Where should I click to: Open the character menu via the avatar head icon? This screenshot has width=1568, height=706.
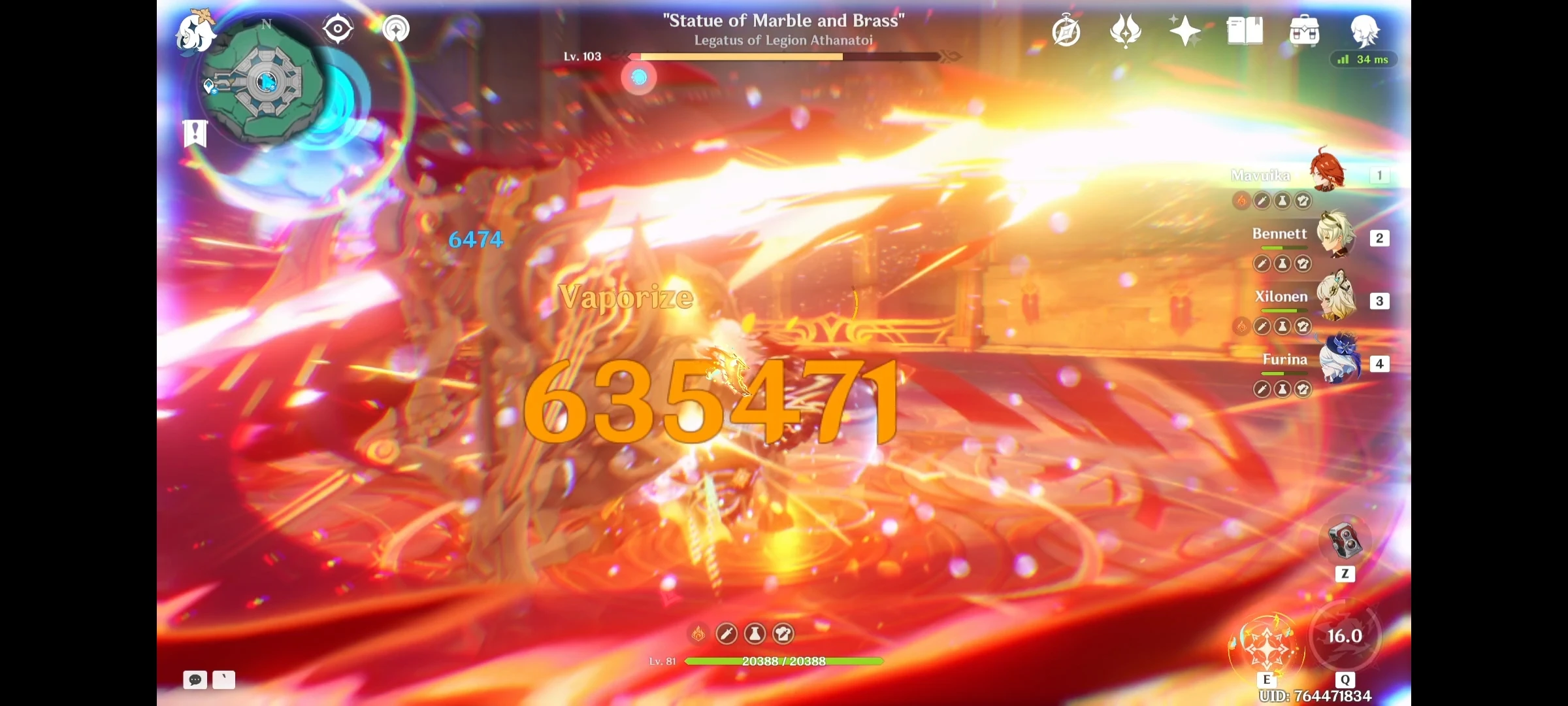[x=1365, y=31]
